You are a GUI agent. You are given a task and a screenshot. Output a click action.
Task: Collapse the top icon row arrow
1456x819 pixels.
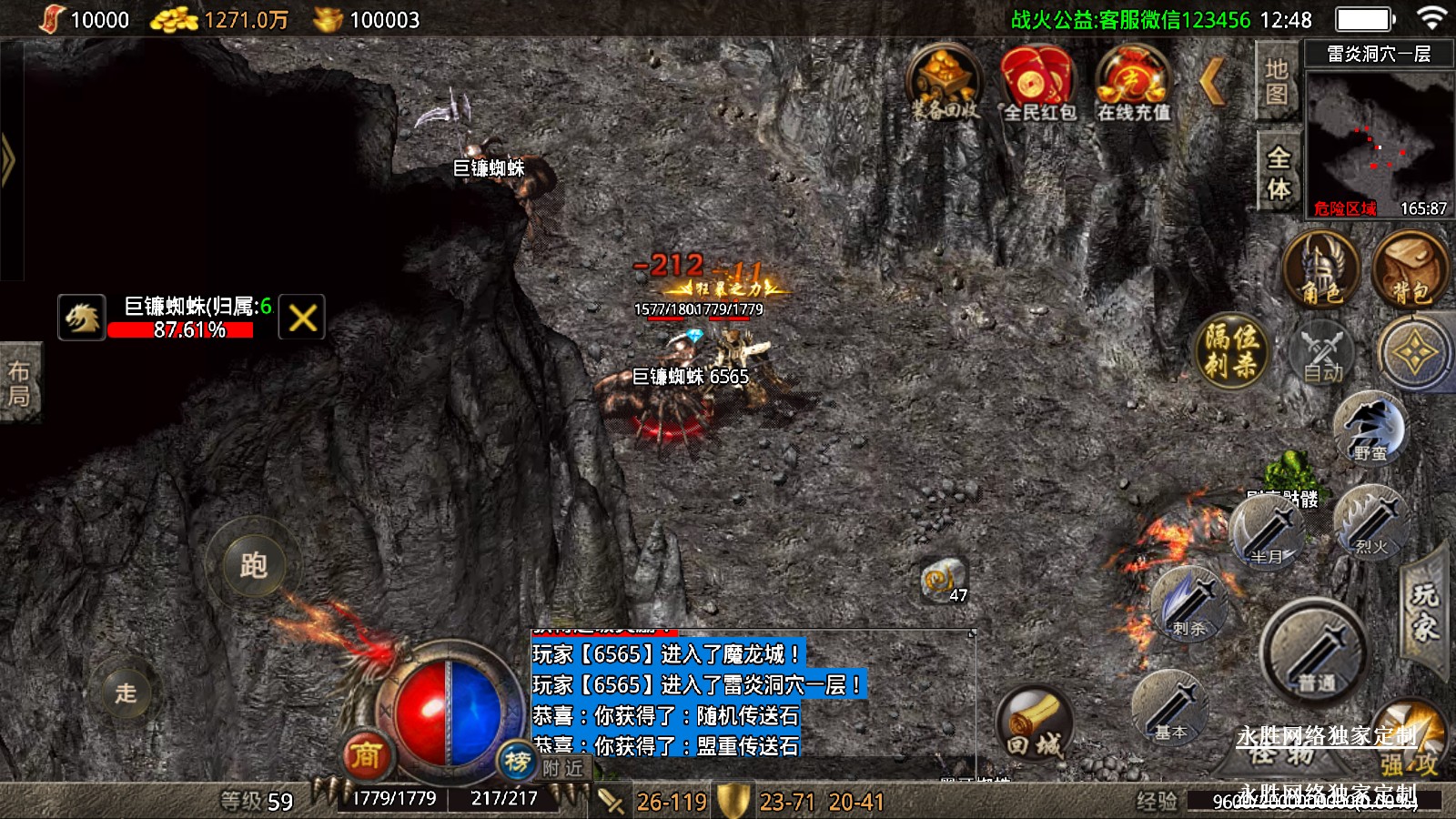(x=1213, y=82)
